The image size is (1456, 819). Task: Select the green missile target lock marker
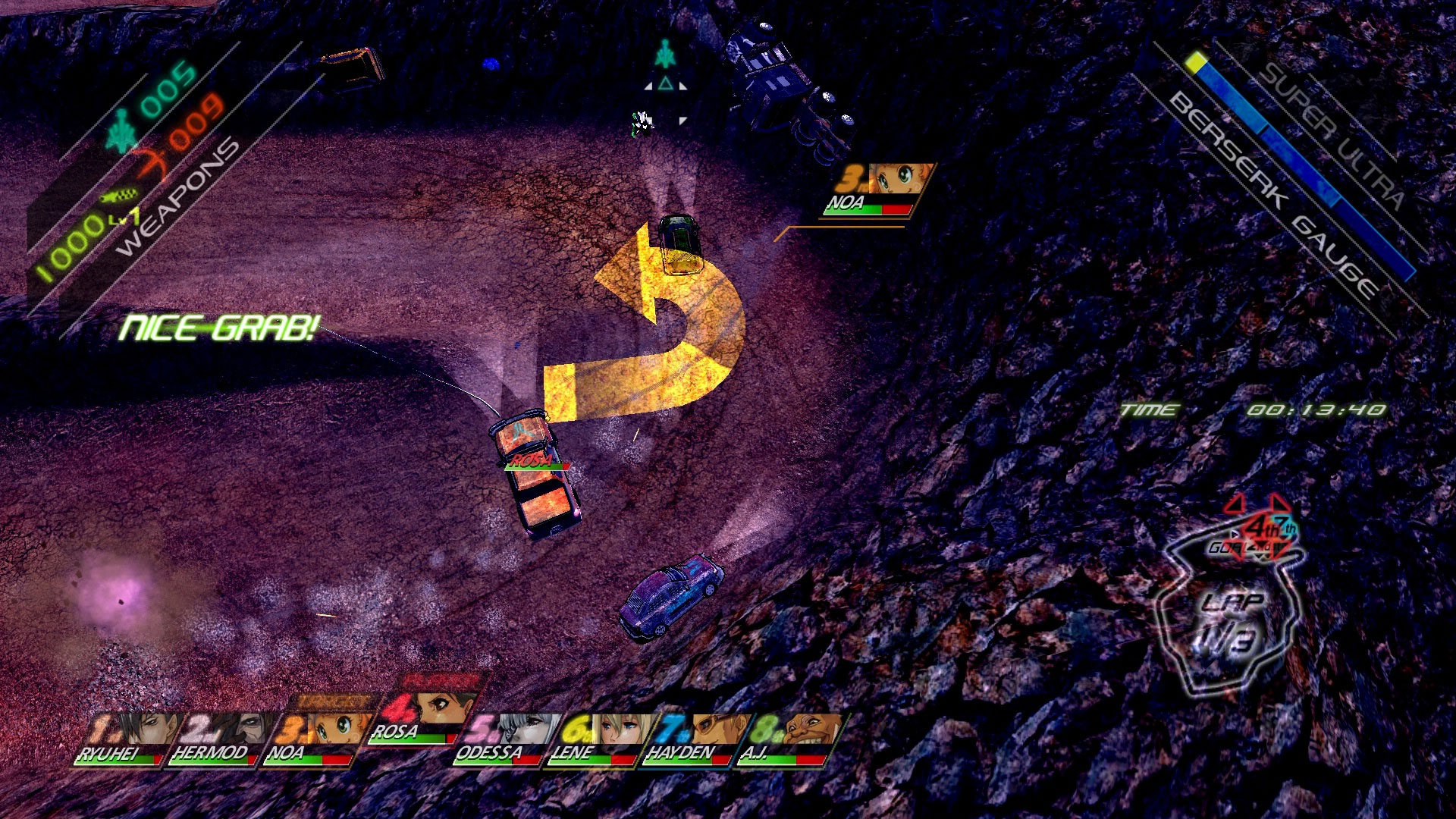pos(665,55)
